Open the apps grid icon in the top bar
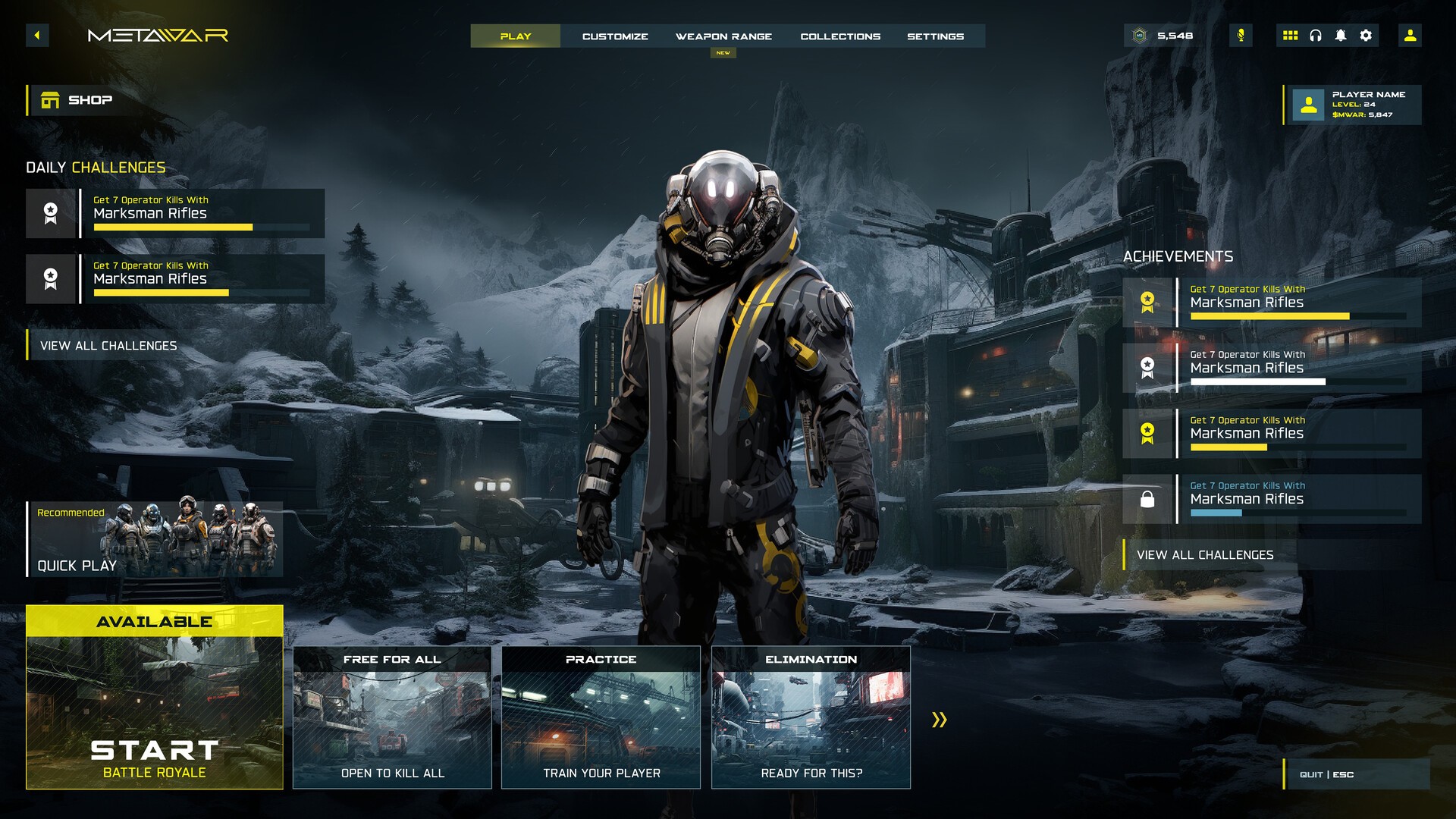Viewport: 1456px width, 819px height. click(x=1291, y=35)
